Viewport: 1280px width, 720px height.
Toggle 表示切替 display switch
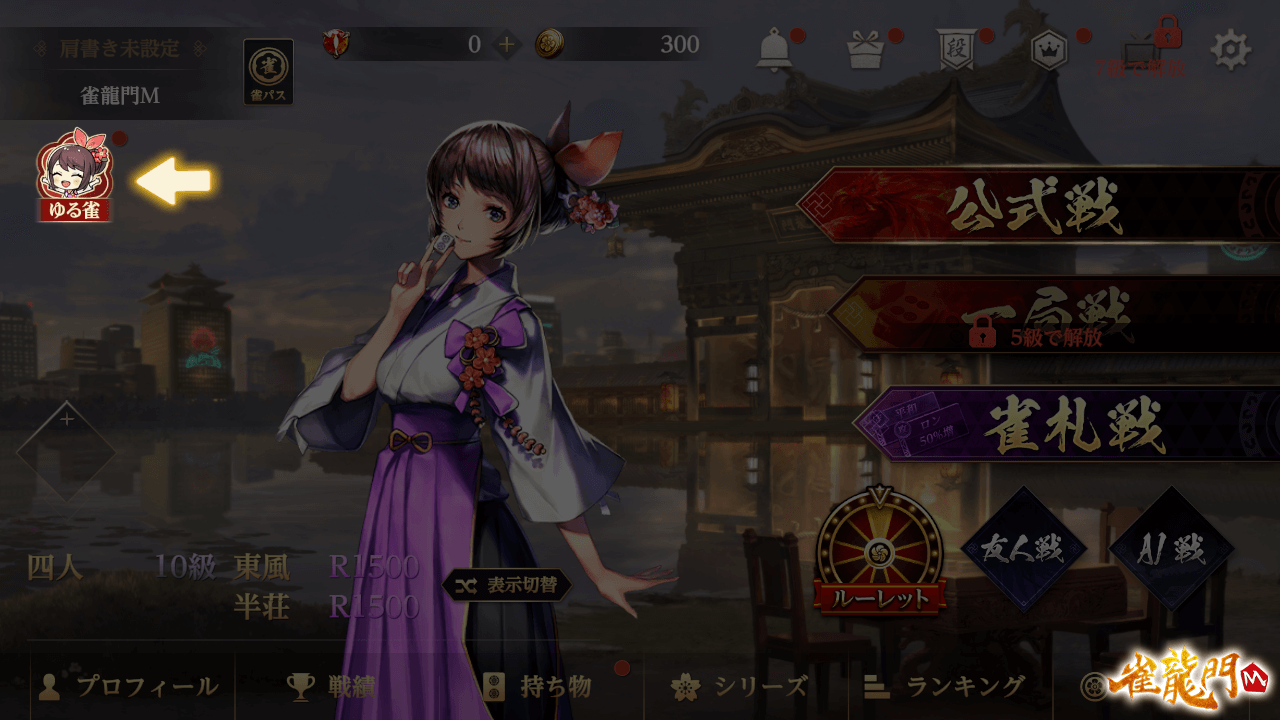click(508, 586)
